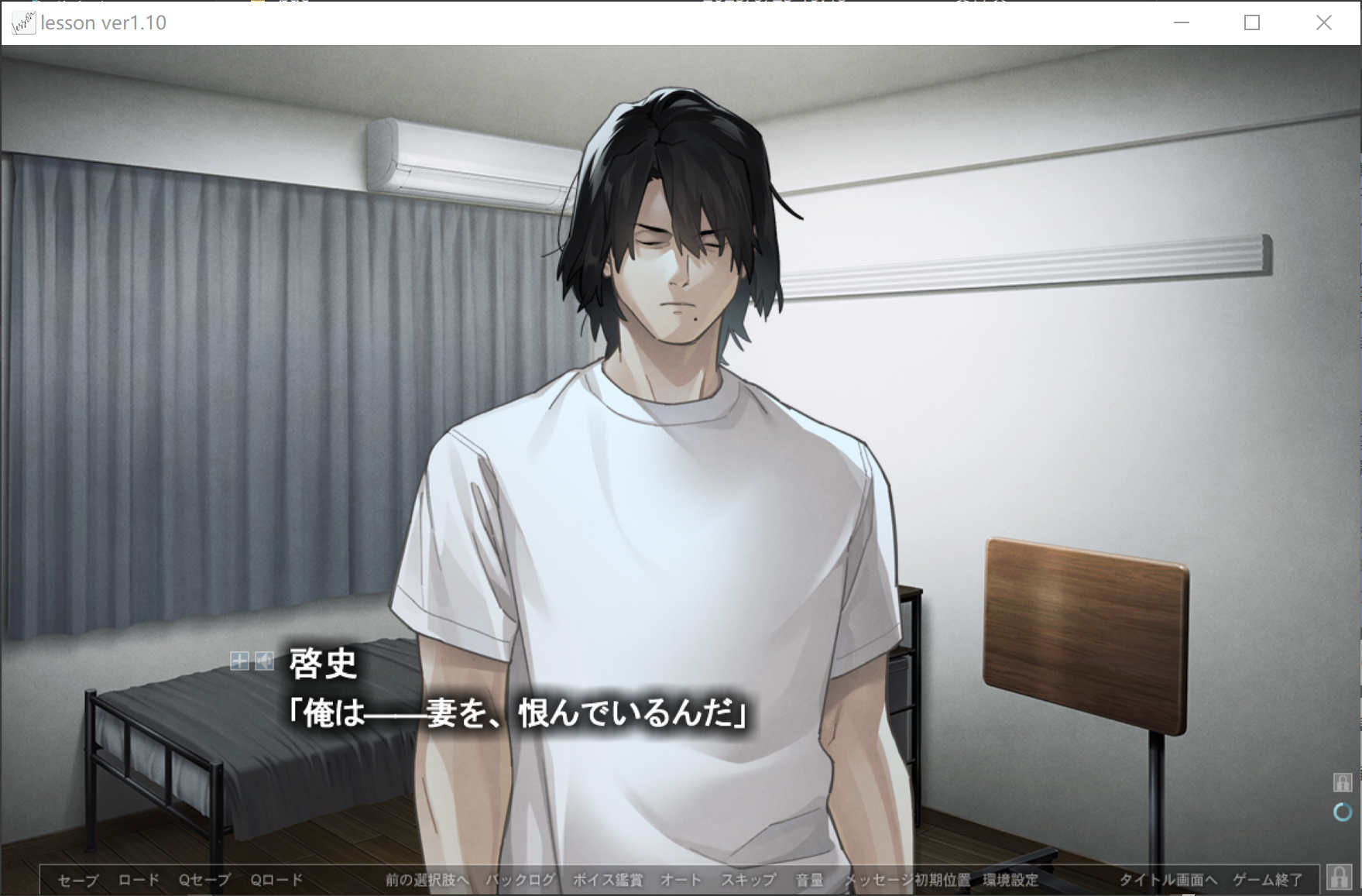
Task: Click Qロード to quick load
Action: [x=276, y=880]
